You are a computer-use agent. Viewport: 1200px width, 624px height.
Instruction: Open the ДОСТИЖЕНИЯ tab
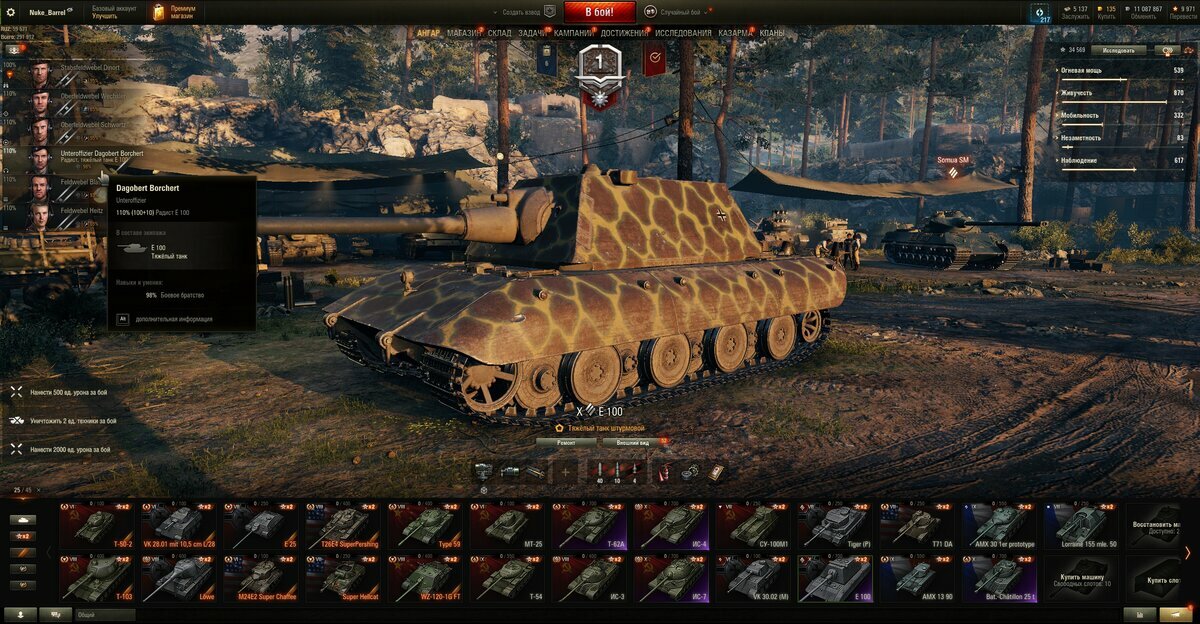tap(624, 33)
